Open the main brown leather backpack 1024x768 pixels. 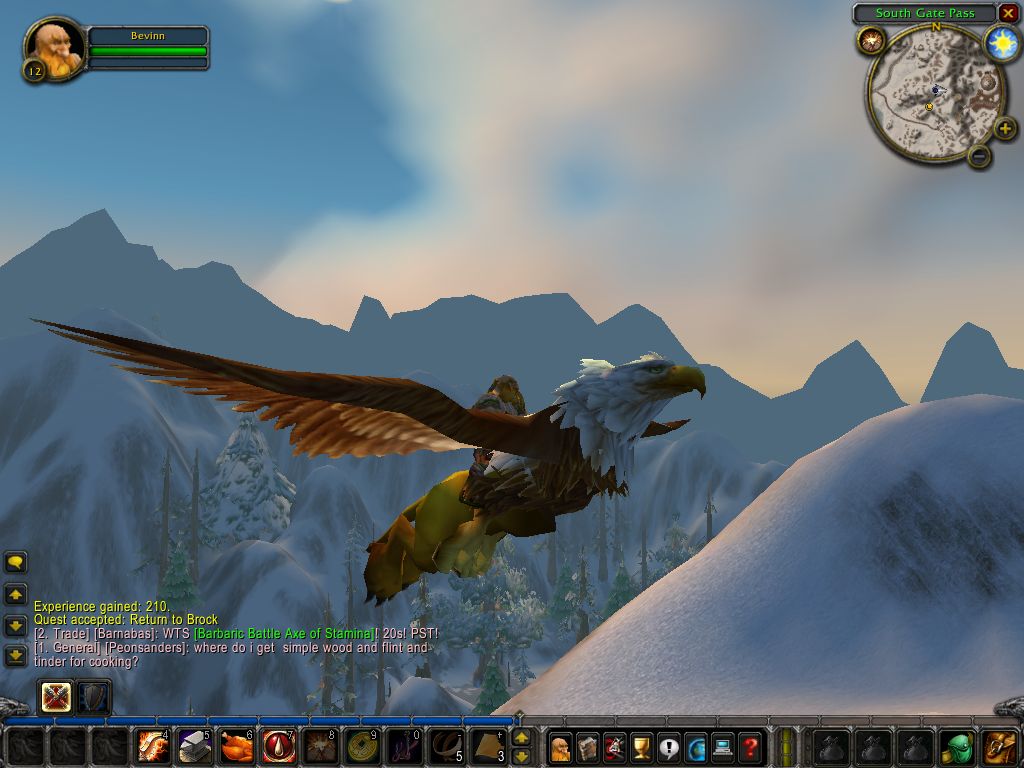(1000, 746)
